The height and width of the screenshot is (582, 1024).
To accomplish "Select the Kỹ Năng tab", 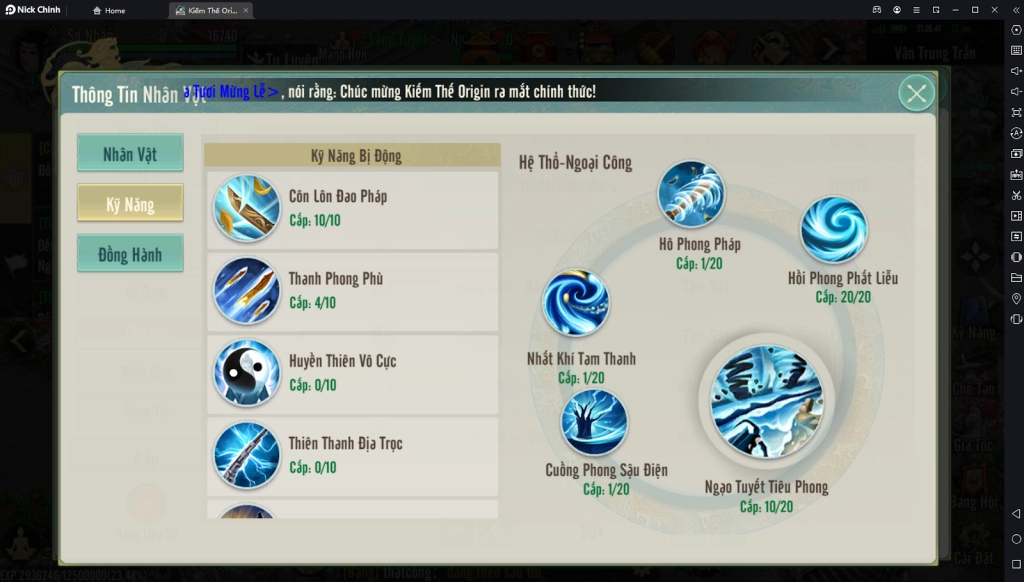I will coord(130,204).
